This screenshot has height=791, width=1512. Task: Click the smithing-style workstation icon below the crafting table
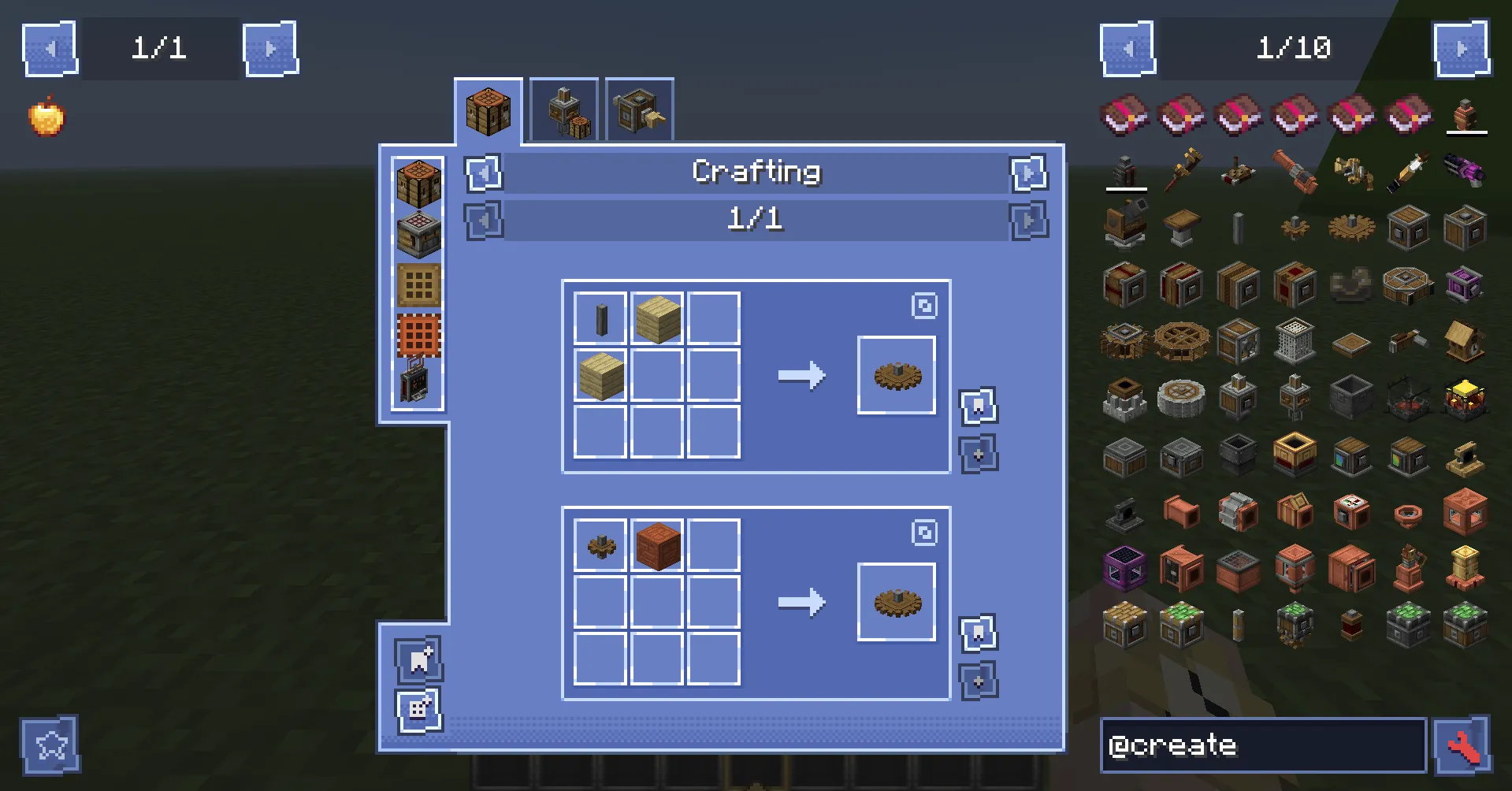pos(418,232)
